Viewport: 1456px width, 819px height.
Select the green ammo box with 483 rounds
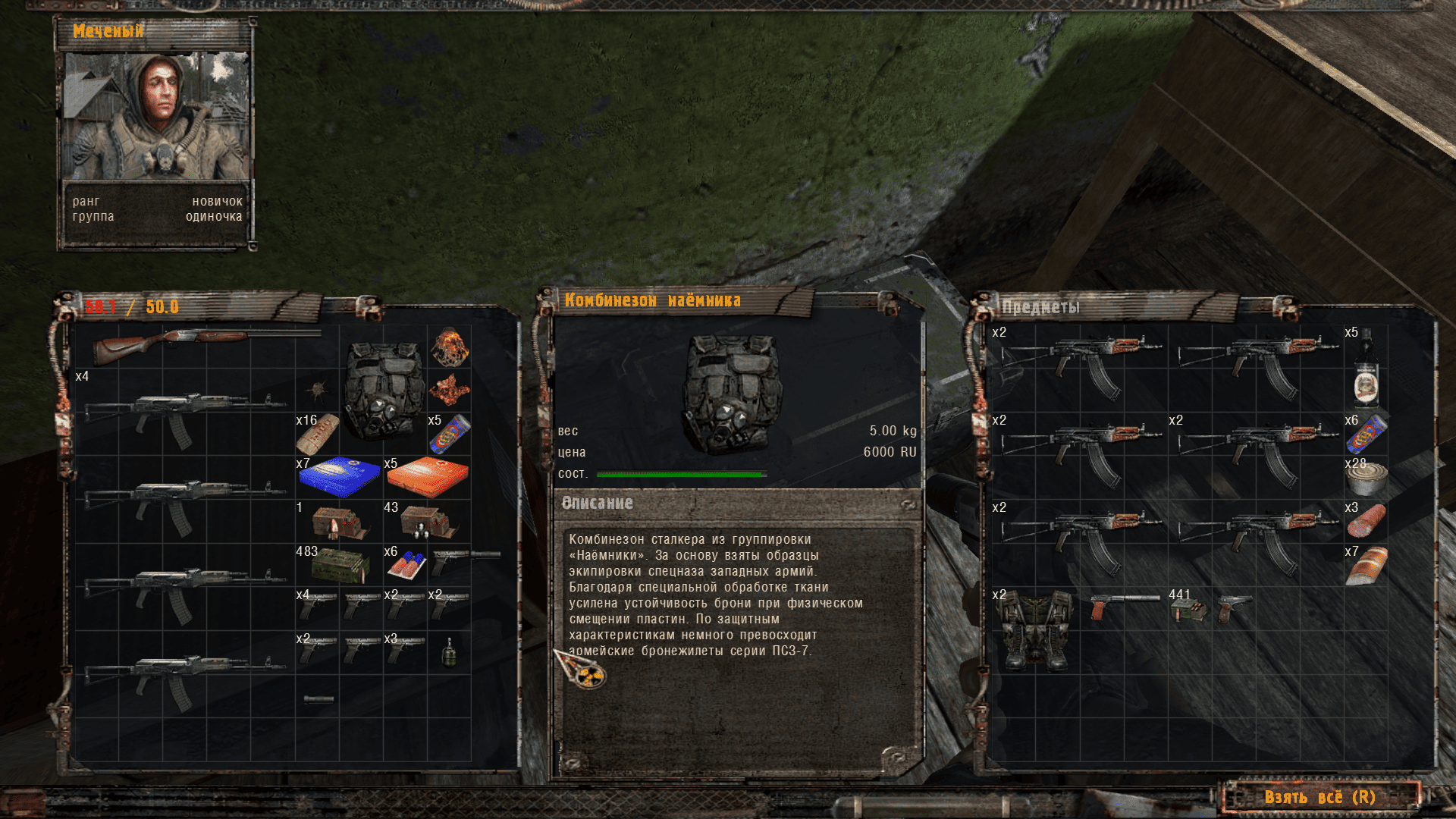339,565
